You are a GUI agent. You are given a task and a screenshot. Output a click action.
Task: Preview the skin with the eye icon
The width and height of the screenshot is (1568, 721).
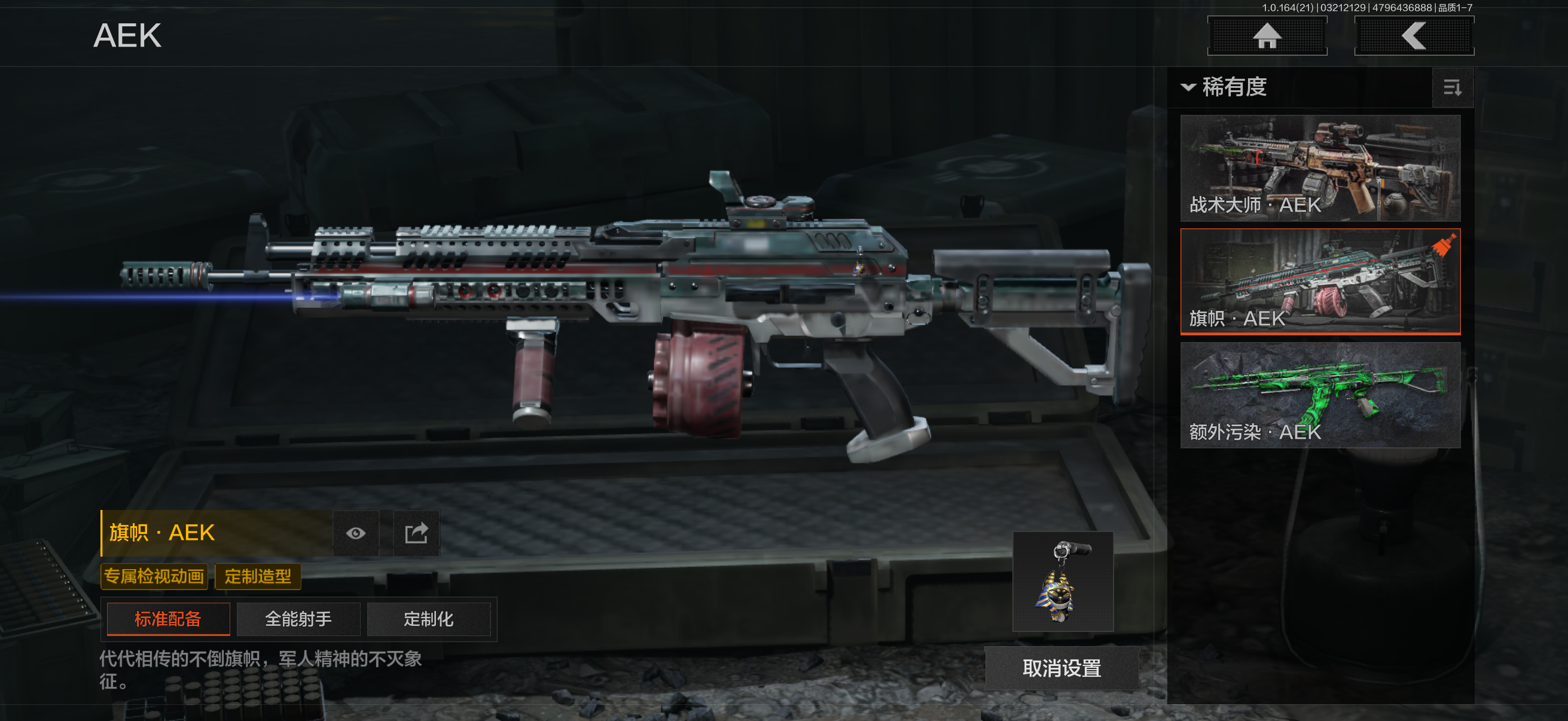coord(356,533)
